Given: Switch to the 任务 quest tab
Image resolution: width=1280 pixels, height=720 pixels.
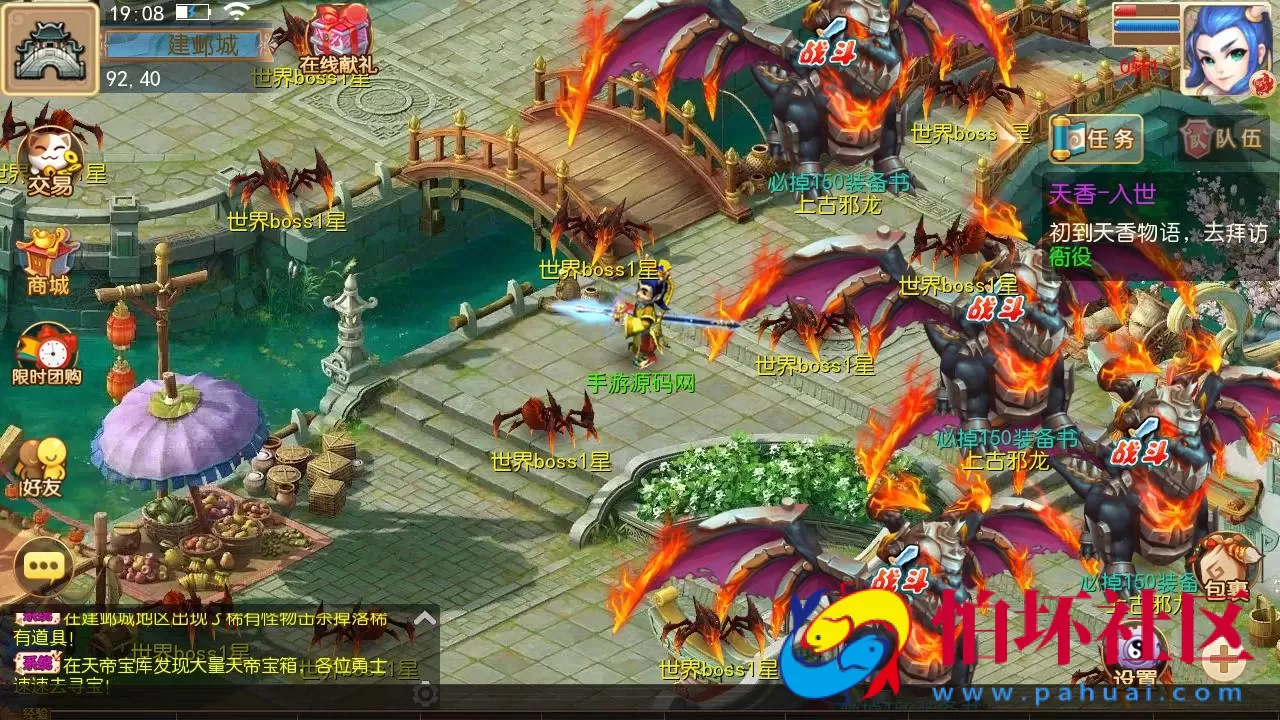Looking at the screenshot, I should (1094, 140).
